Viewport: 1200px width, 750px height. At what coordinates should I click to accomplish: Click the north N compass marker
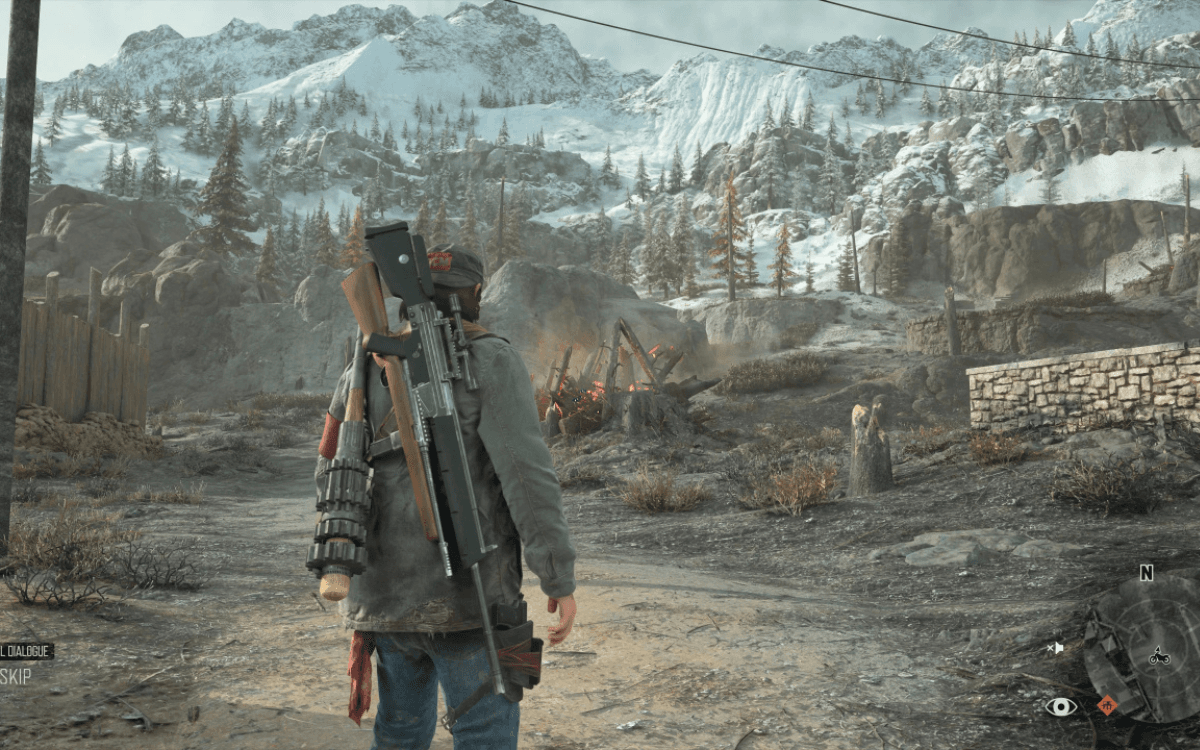[1146, 573]
